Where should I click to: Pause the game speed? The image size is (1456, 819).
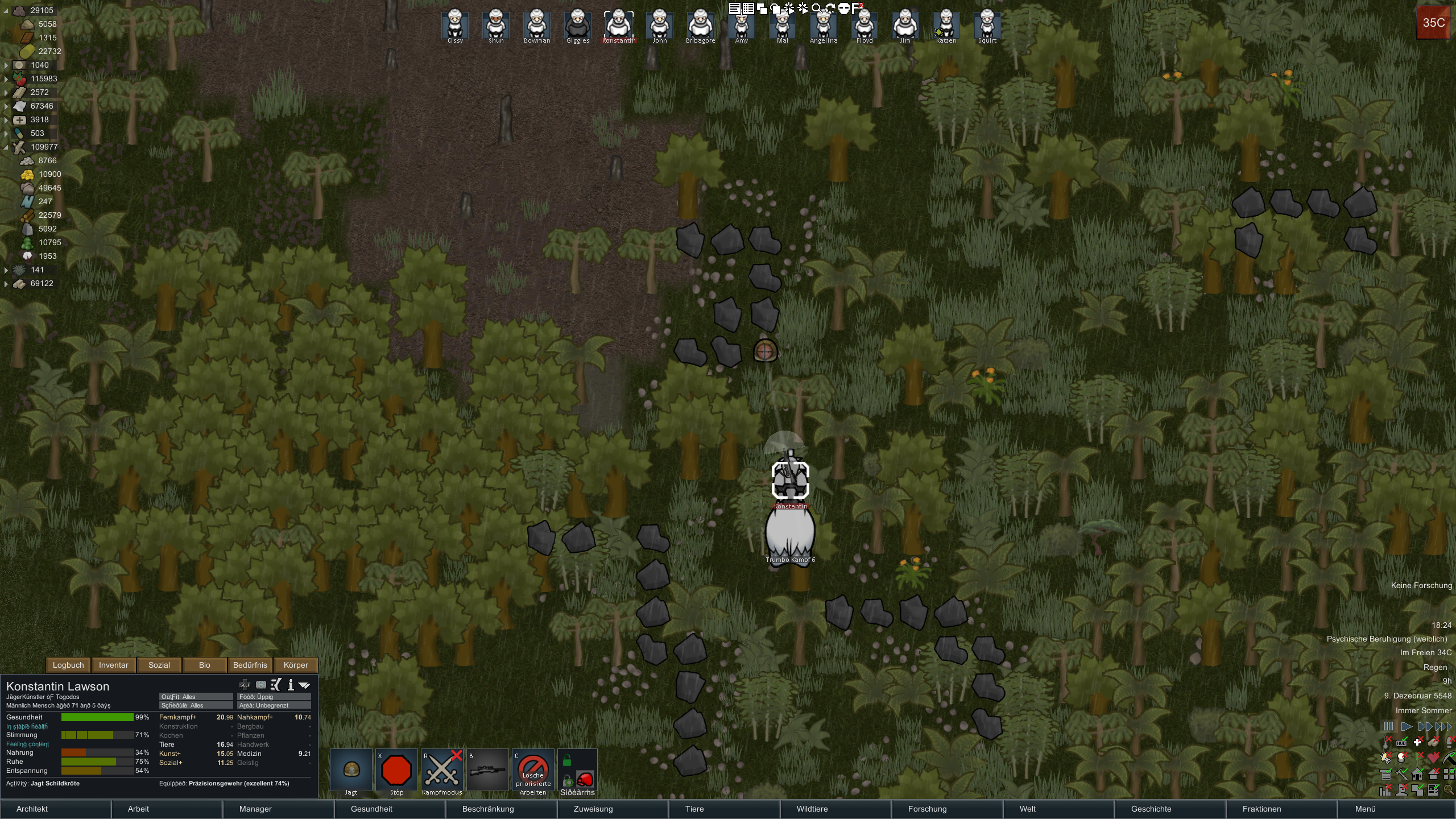click(1388, 726)
